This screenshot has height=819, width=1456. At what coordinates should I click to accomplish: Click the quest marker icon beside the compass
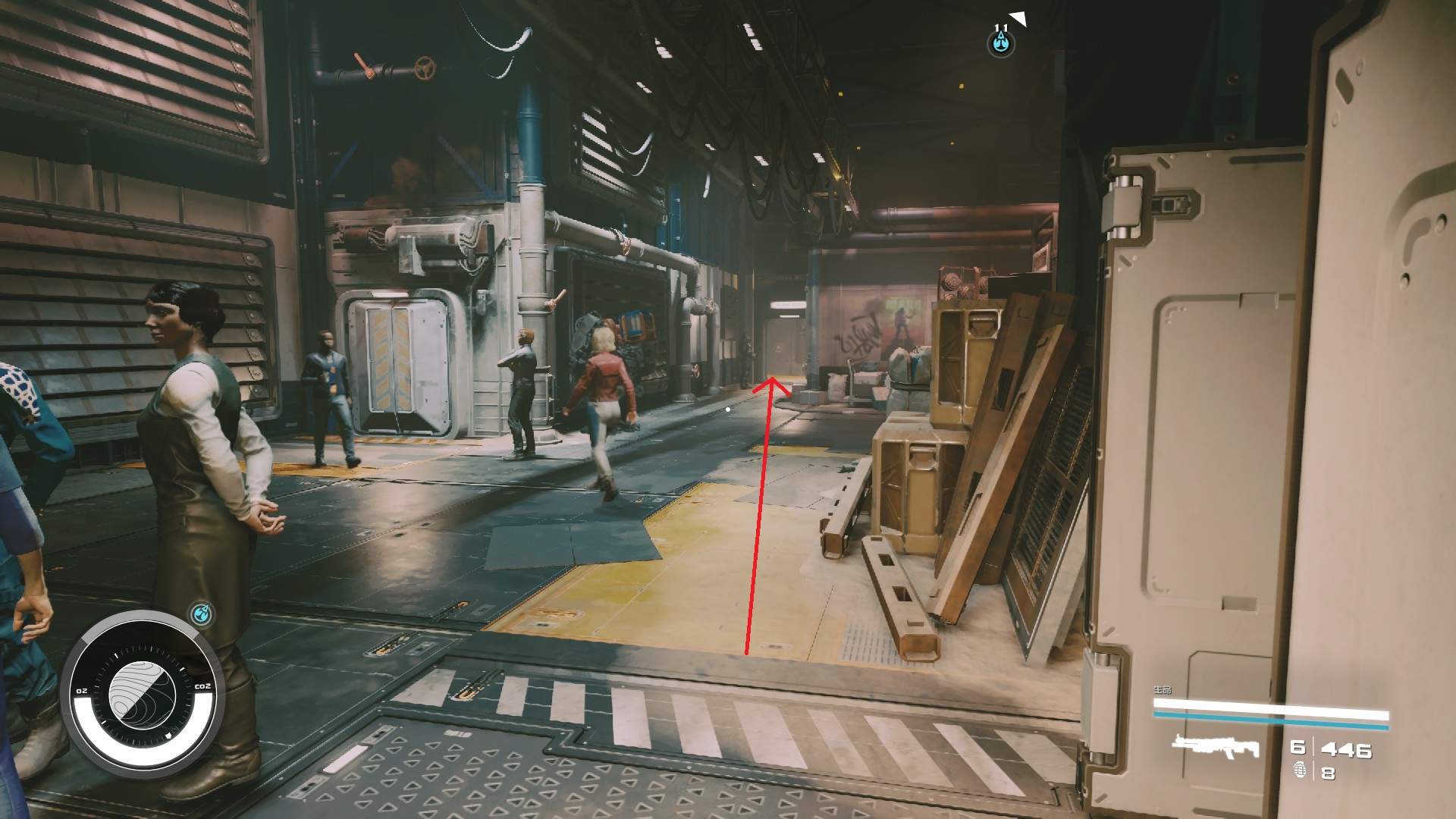pyautogui.click(x=201, y=613)
